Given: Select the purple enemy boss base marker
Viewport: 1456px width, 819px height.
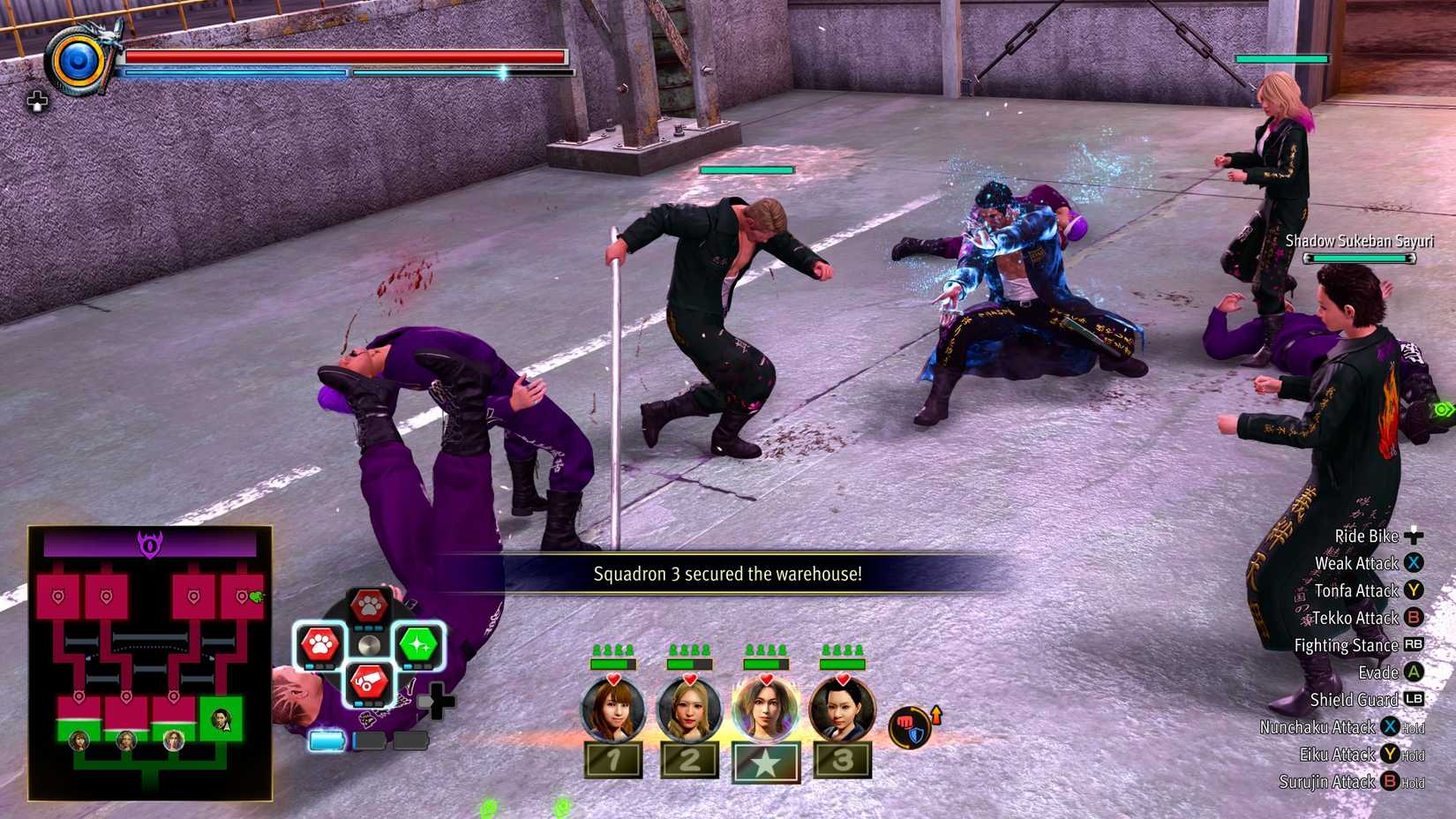Looking at the screenshot, I should pyautogui.click(x=150, y=545).
